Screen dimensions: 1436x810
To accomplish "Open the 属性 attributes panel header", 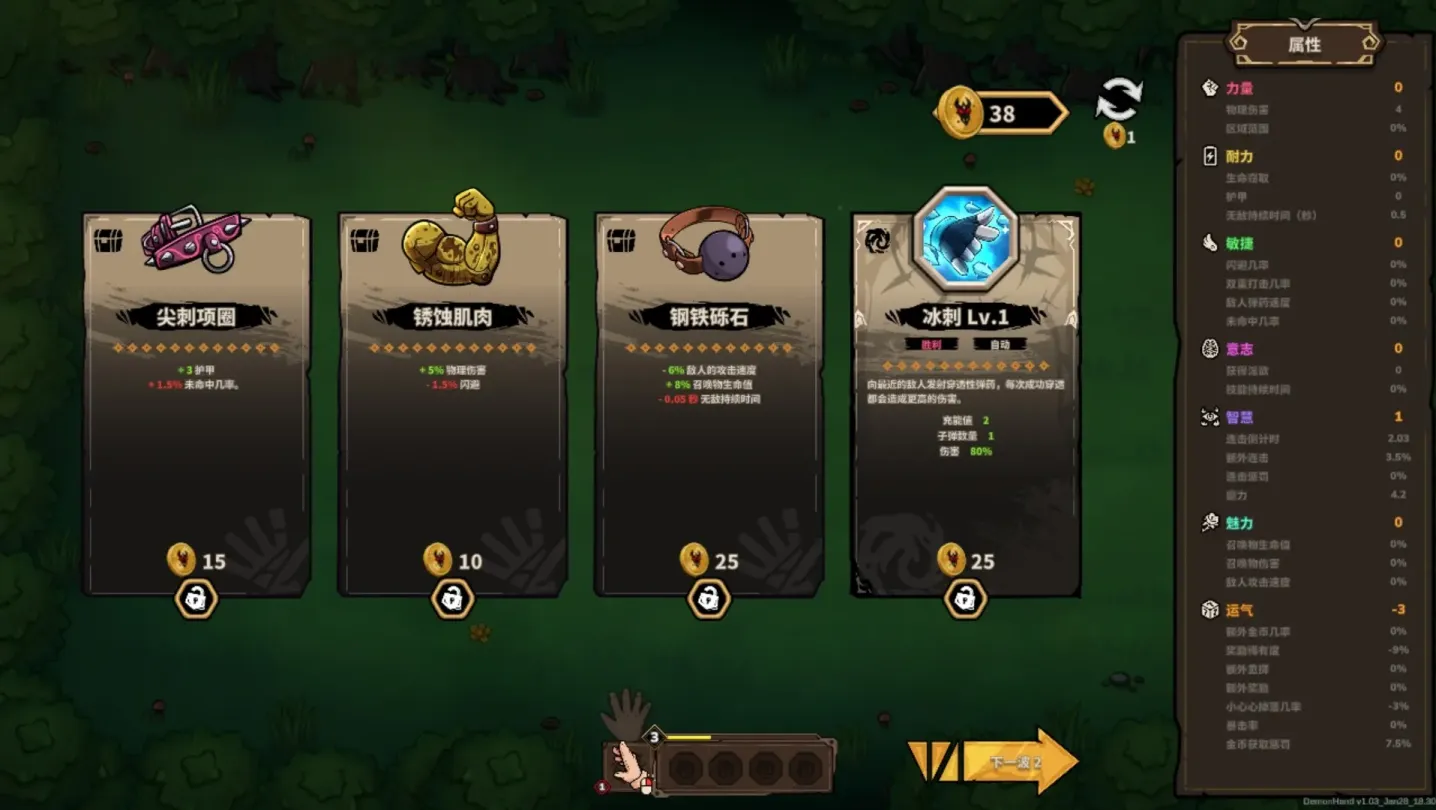I will [x=1304, y=44].
